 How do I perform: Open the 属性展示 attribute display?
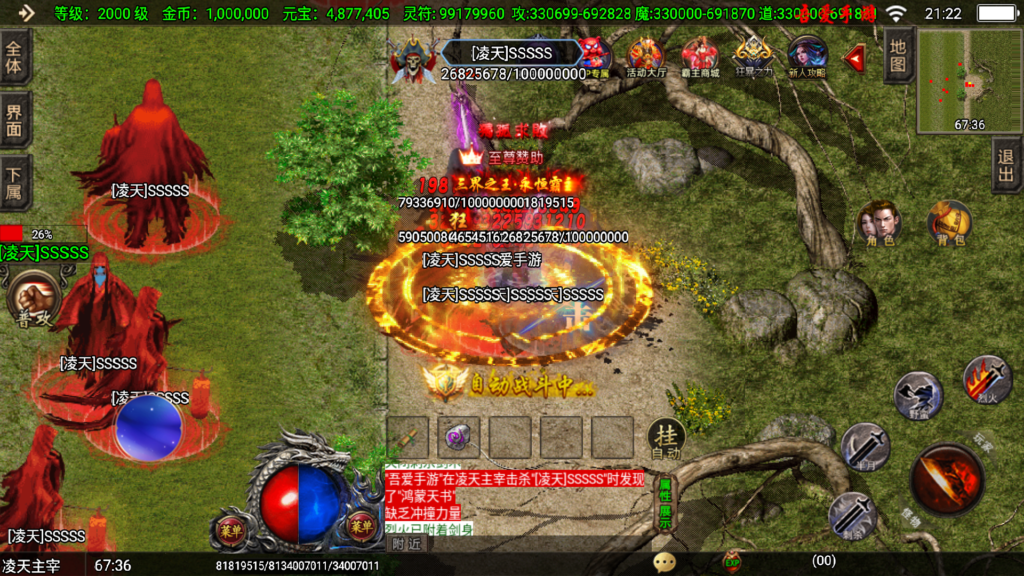tap(665, 503)
